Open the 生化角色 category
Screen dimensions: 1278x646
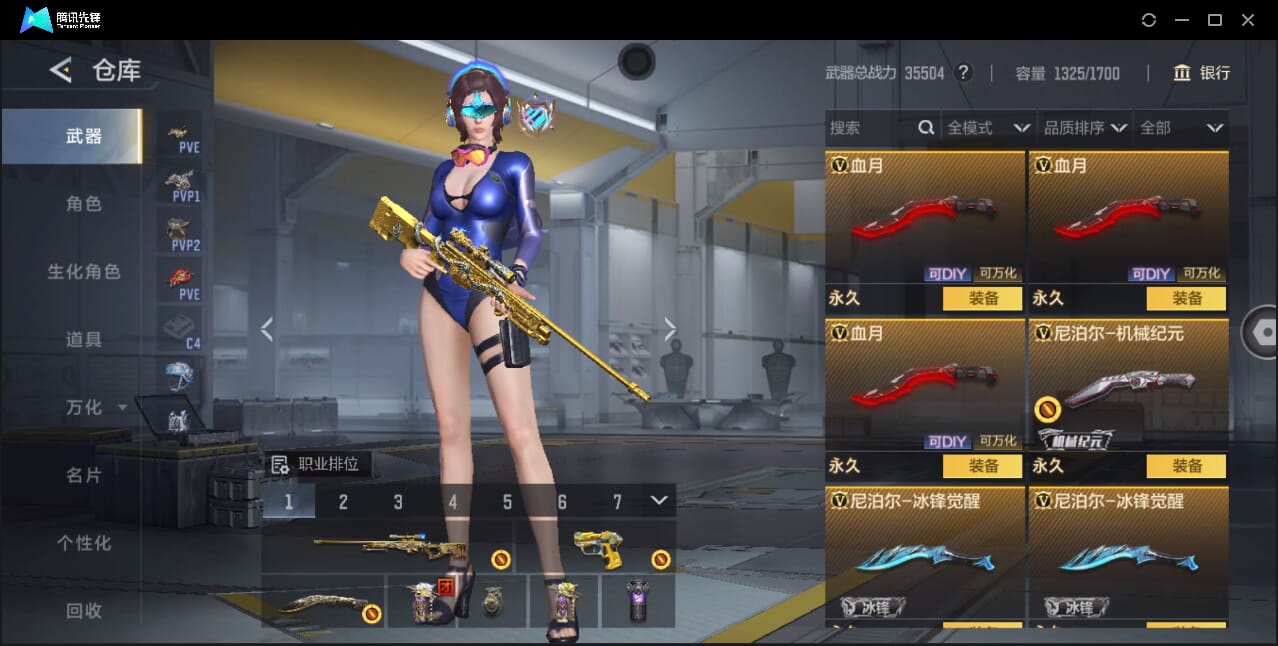tap(84, 272)
